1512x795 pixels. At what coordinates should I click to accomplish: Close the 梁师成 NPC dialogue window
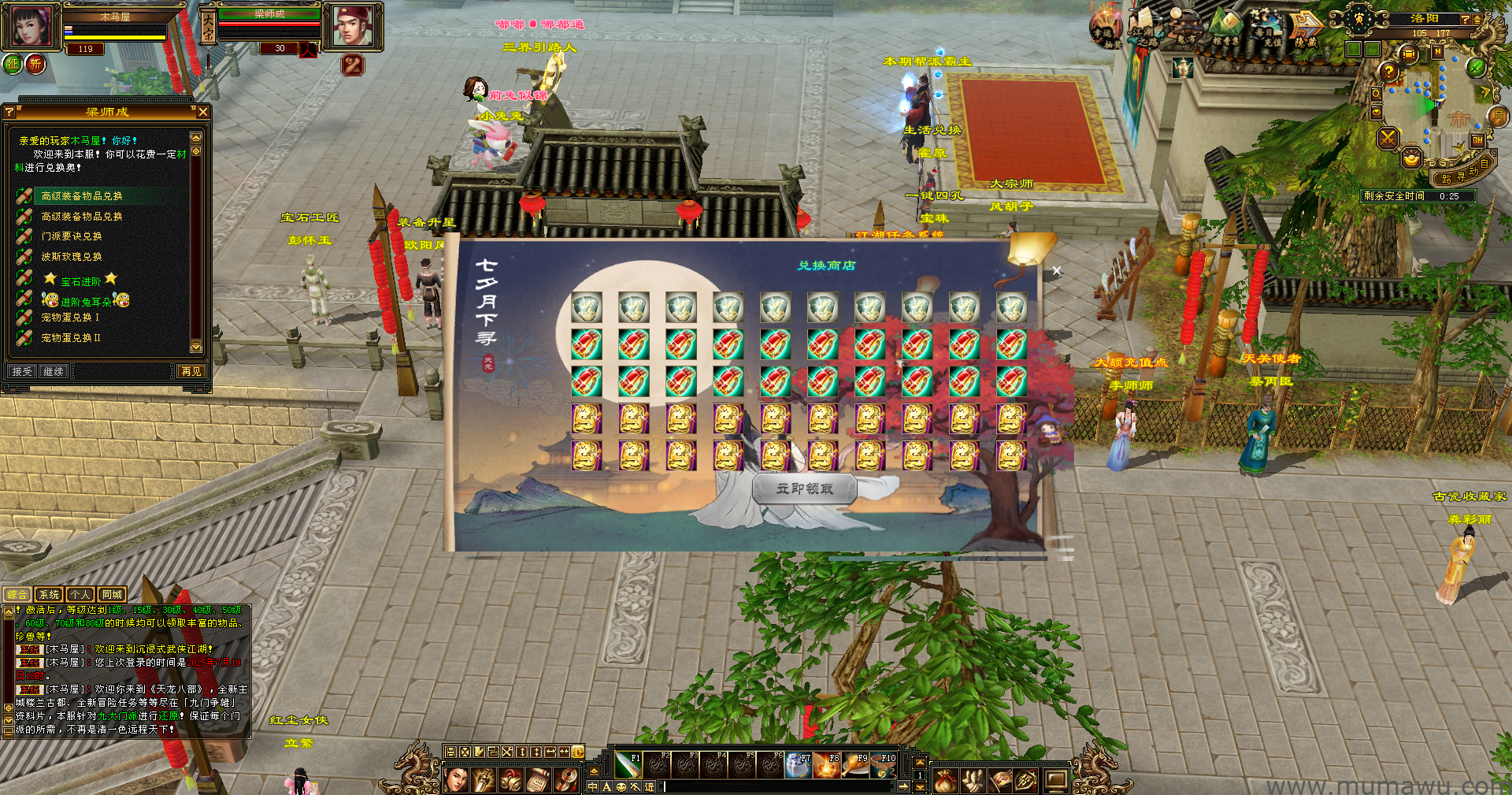coord(203,113)
